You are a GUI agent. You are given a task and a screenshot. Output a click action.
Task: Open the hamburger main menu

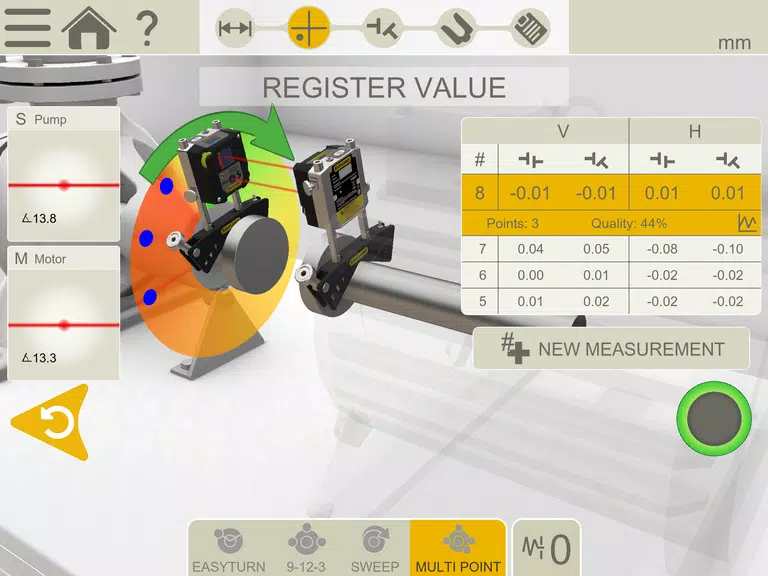click(28, 27)
